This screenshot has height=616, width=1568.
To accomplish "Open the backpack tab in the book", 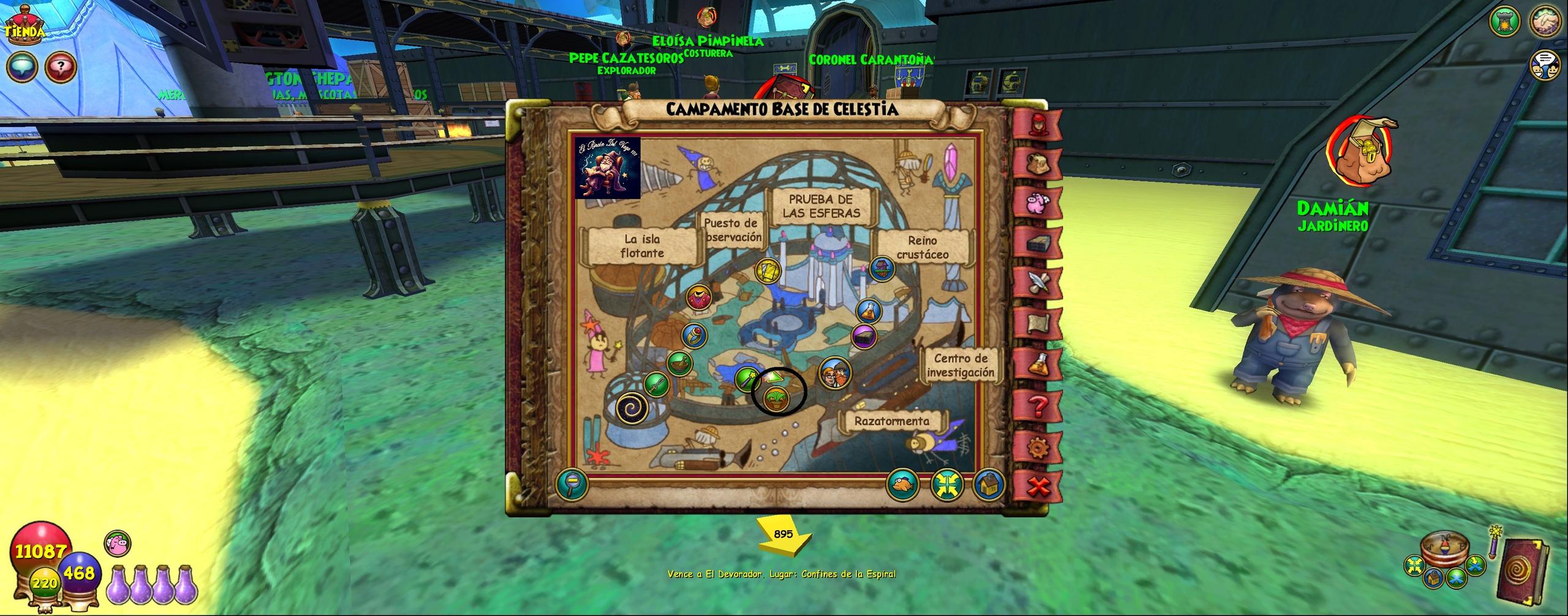I will pyautogui.click(x=1038, y=163).
